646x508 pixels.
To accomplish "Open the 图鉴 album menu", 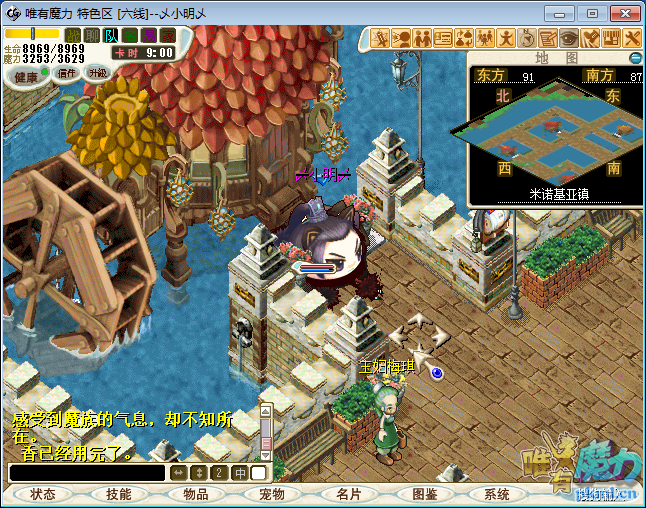I will click(x=425, y=494).
